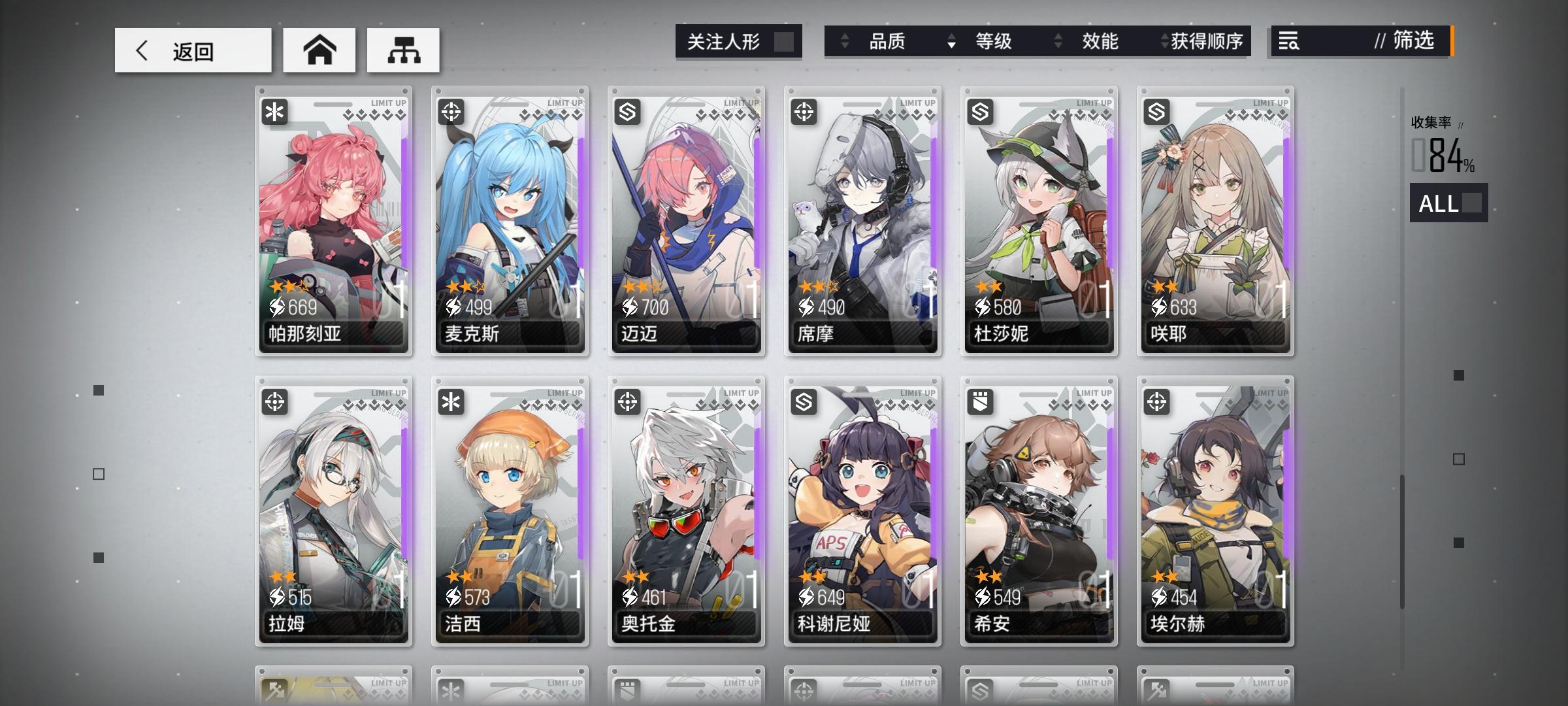This screenshot has width=1568, height=706.
Task: Toggle the 关注人形 checkbox
Action: 787,42
